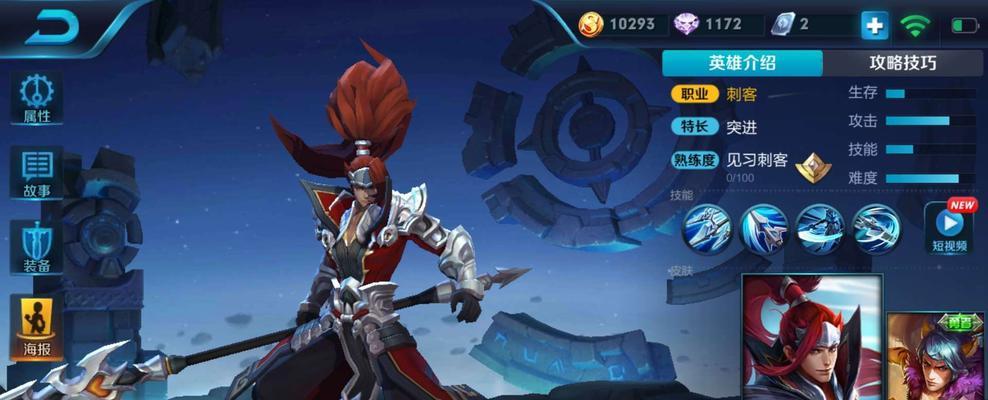Go back using the top-left arrow
The width and height of the screenshot is (988, 400).
[x=51, y=28]
